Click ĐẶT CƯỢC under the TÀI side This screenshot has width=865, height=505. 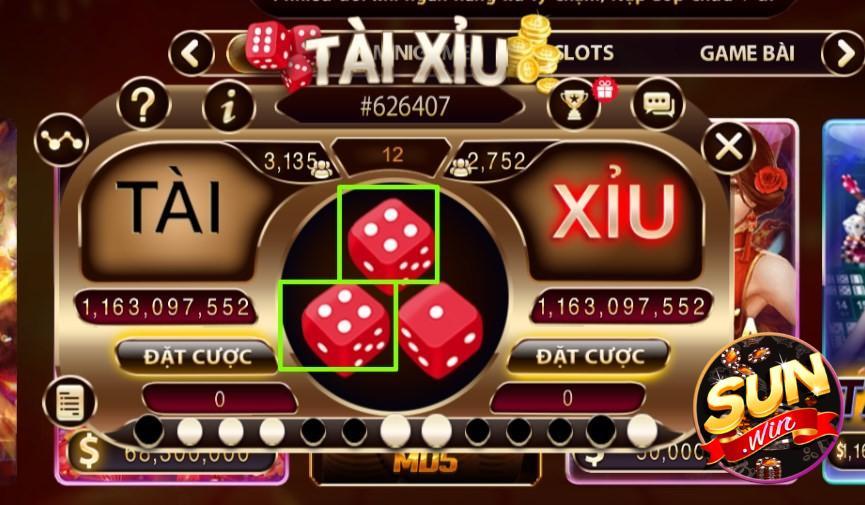196,356
